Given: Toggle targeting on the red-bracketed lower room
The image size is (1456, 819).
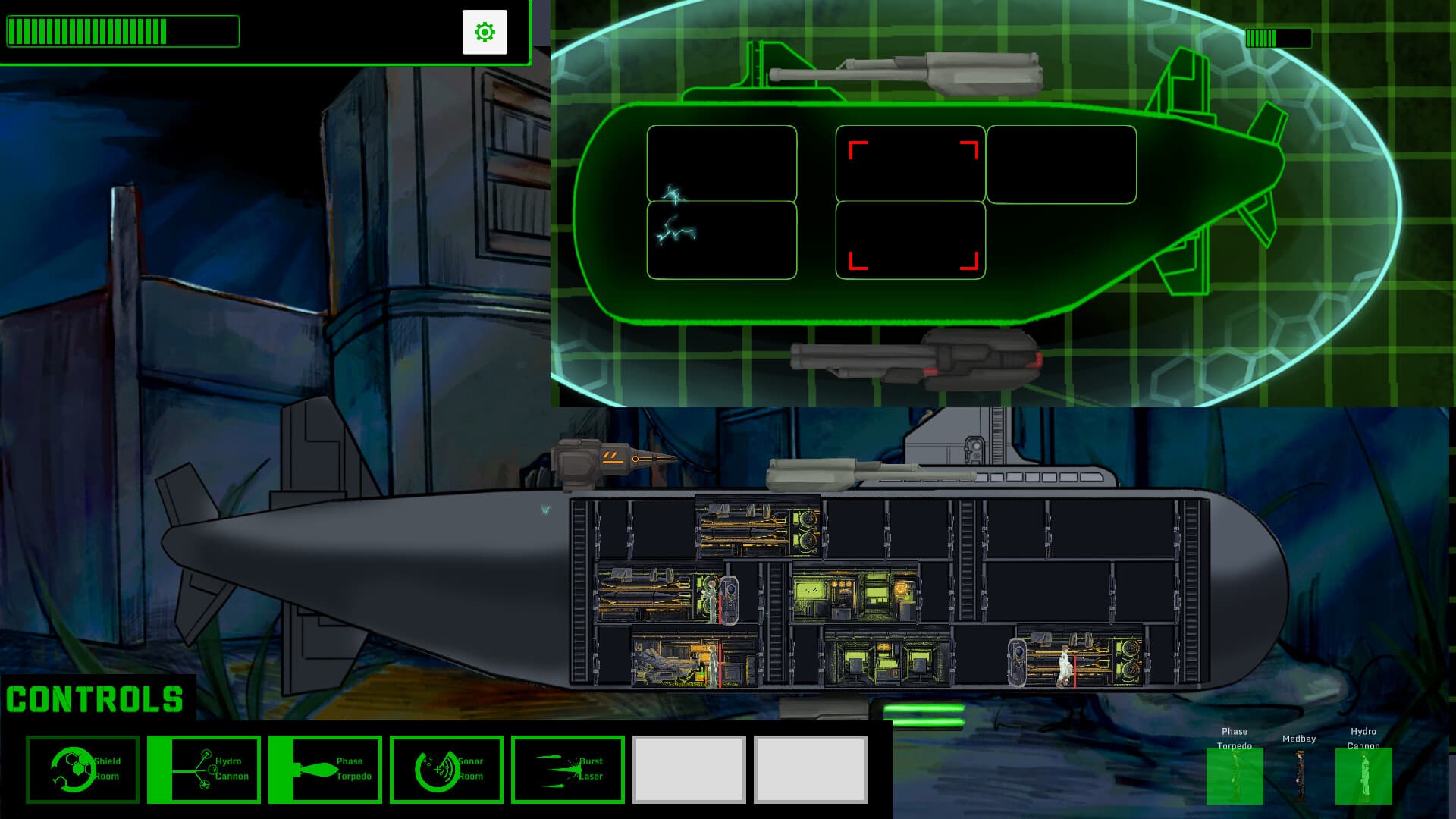Looking at the screenshot, I should click(910, 239).
